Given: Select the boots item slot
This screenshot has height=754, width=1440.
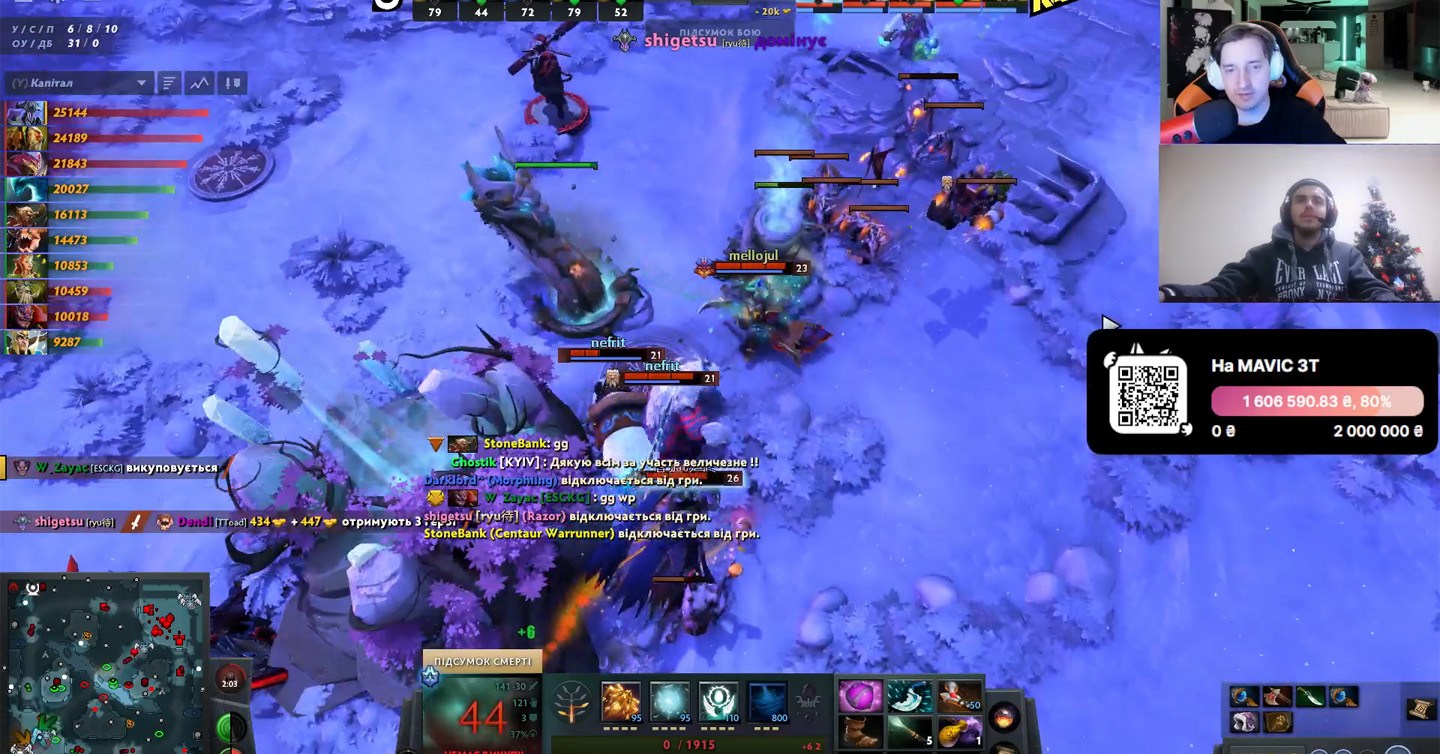Looking at the screenshot, I should click(x=860, y=736).
